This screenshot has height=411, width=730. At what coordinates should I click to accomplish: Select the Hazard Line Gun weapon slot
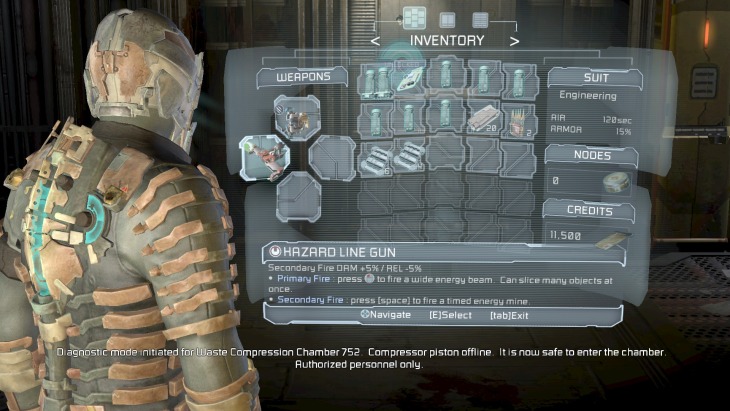pyautogui.click(x=264, y=156)
